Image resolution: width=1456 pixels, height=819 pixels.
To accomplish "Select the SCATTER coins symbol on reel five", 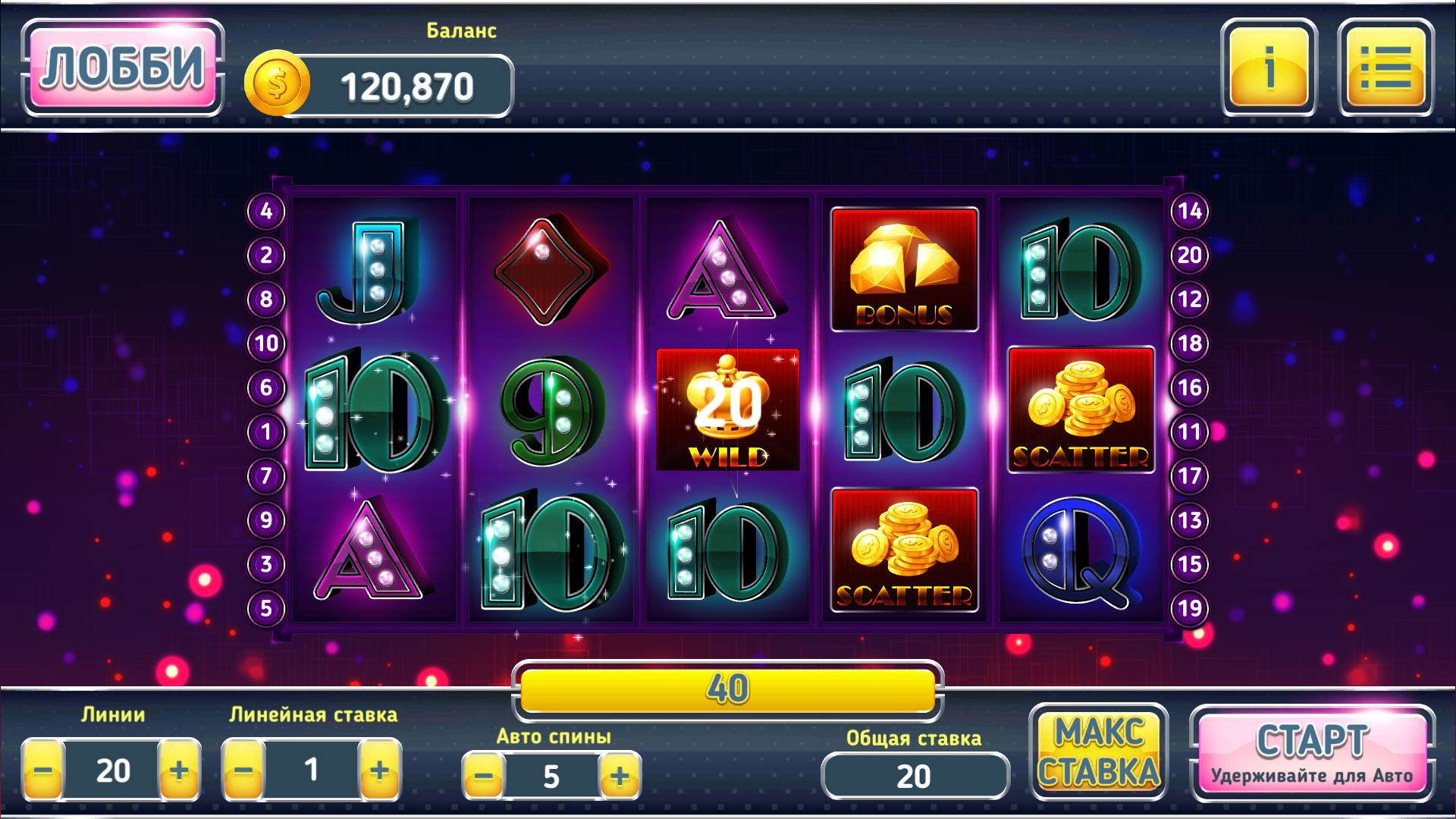I will tap(1082, 409).
